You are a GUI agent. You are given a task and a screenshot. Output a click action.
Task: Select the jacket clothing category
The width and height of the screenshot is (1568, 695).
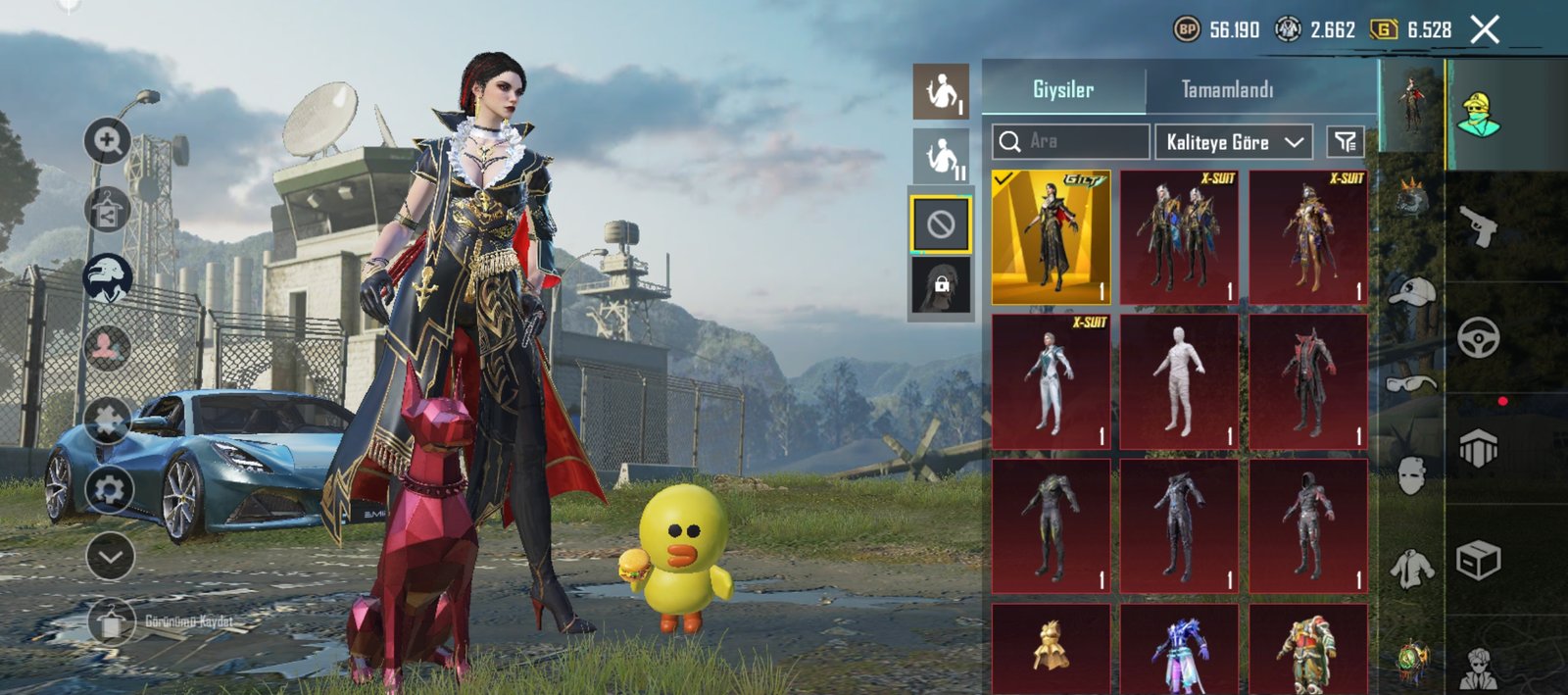pos(1411,567)
